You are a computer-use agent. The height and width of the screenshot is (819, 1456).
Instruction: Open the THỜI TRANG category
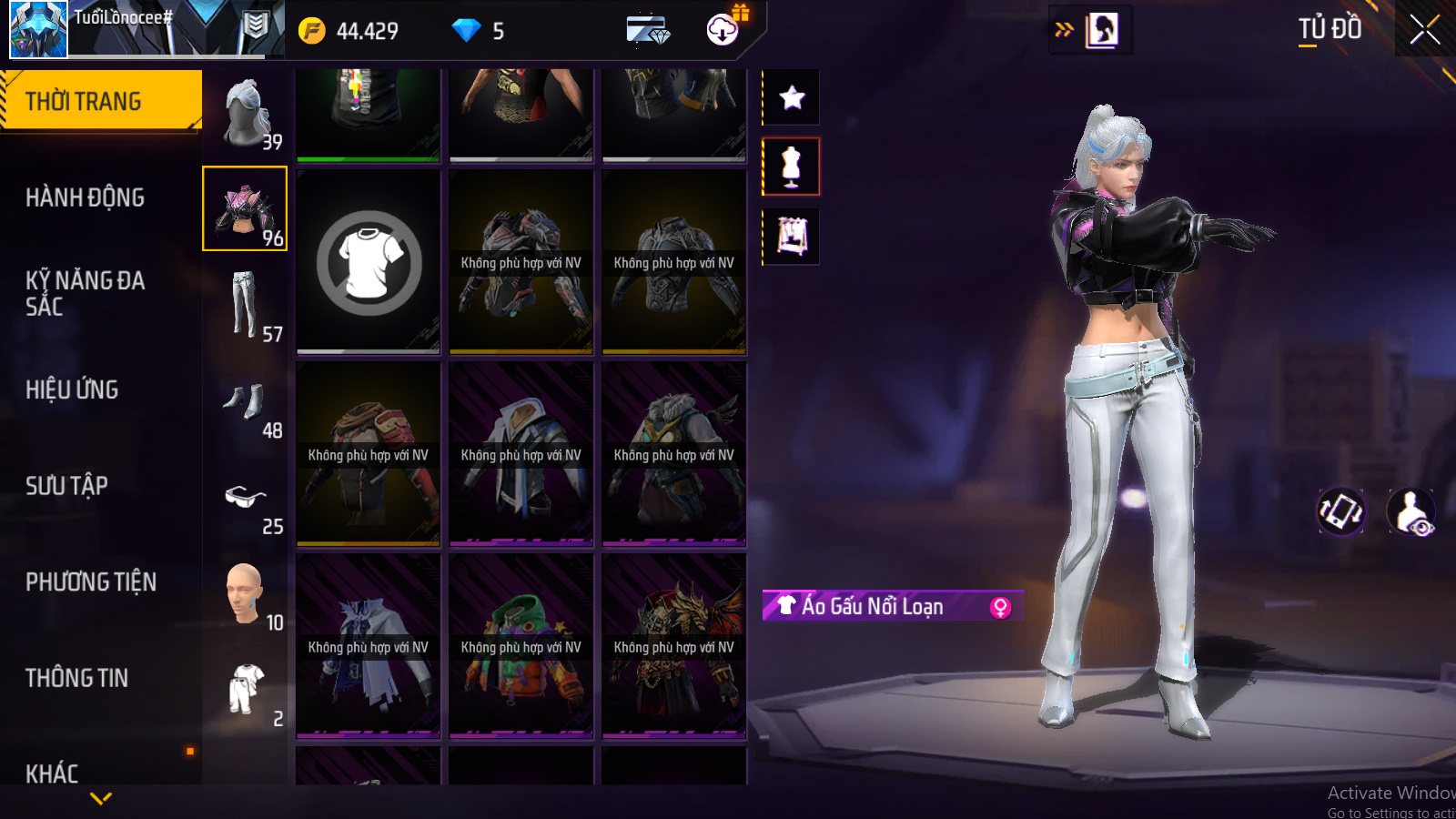point(100,101)
